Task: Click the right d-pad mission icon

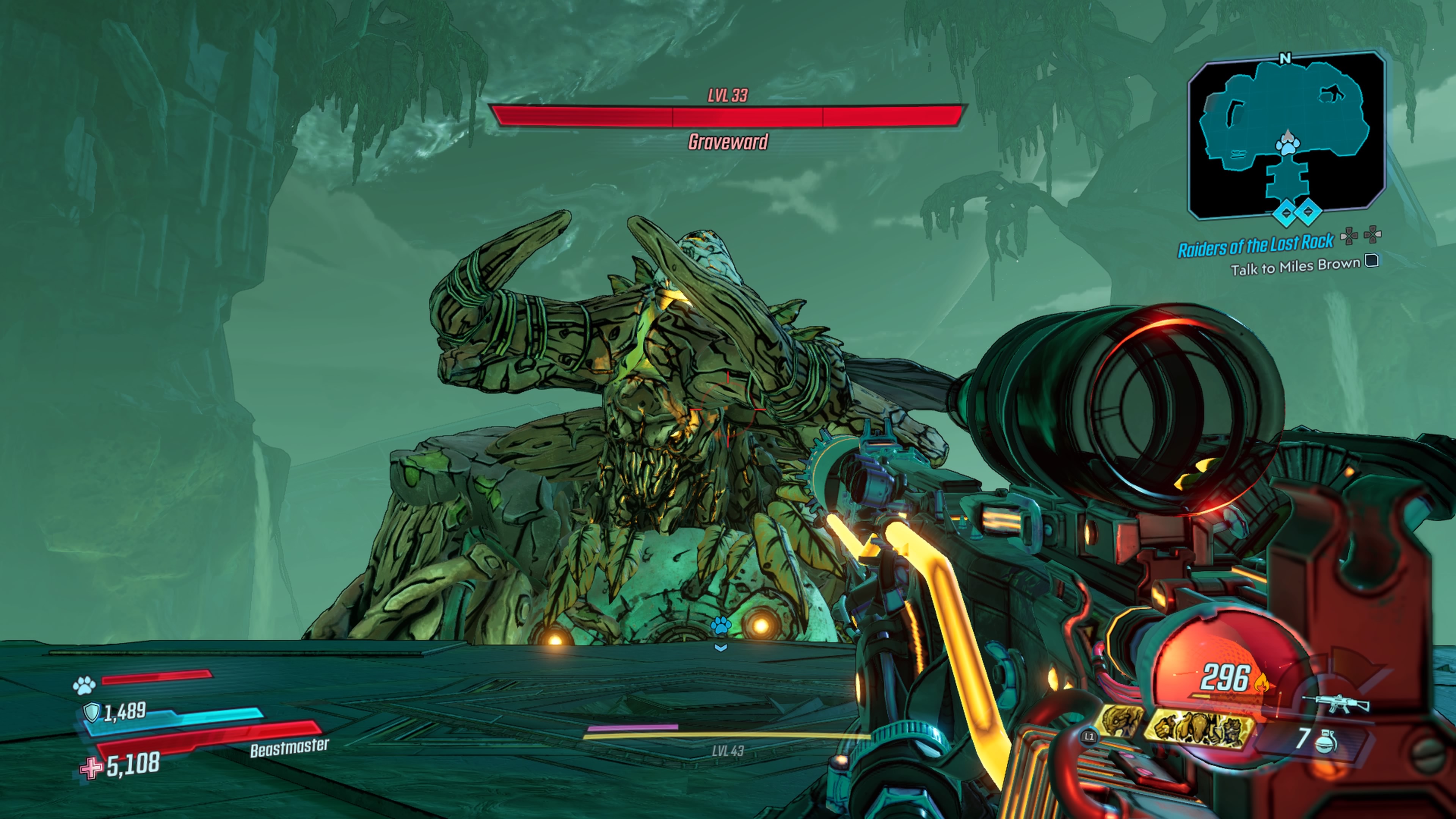Action: coord(1372,235)
